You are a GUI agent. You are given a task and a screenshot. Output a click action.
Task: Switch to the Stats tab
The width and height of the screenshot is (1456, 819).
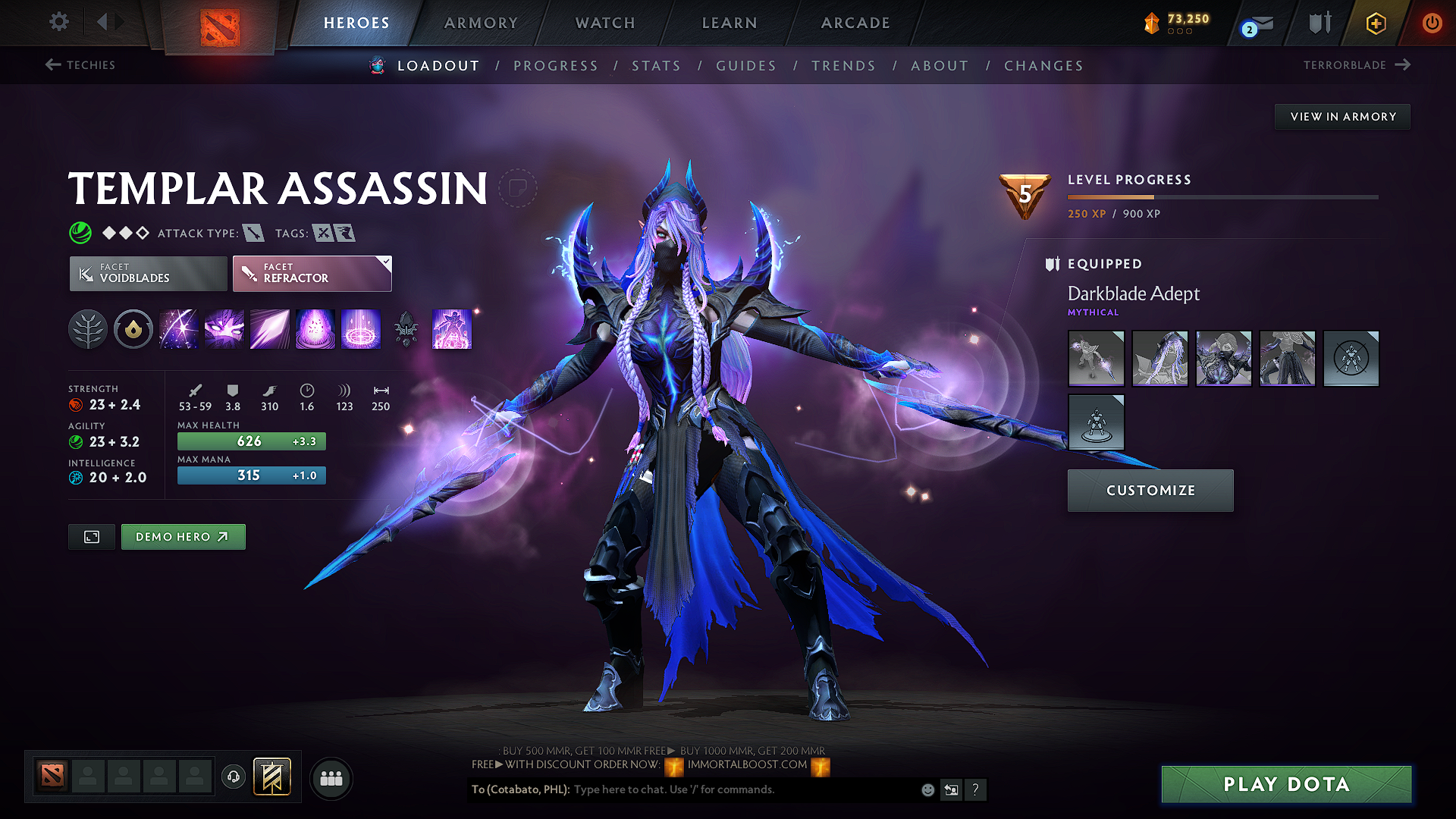657,66
